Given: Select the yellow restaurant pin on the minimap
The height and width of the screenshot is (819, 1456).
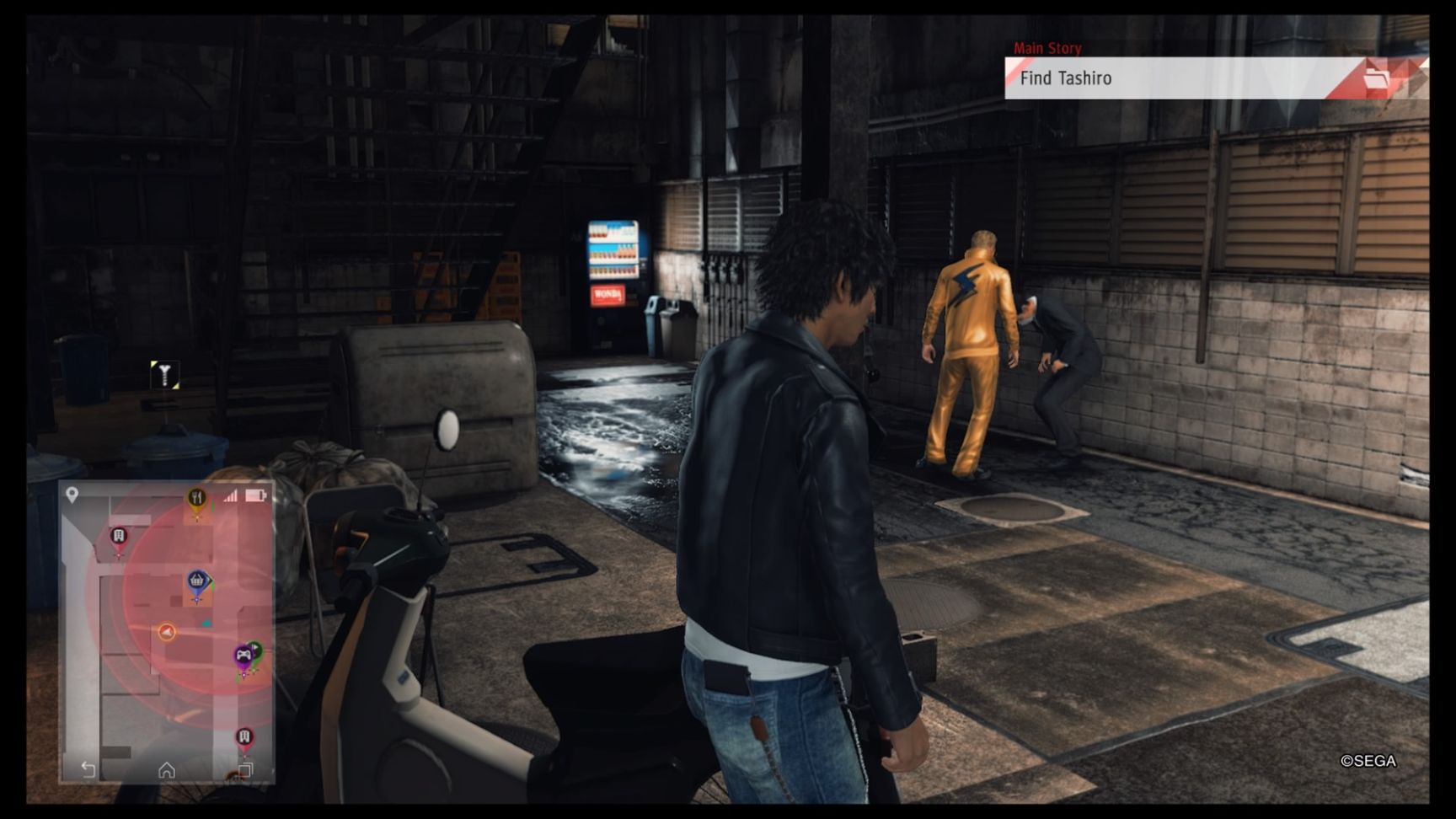Looking at the screenshot, I should [x=197, y=497].
